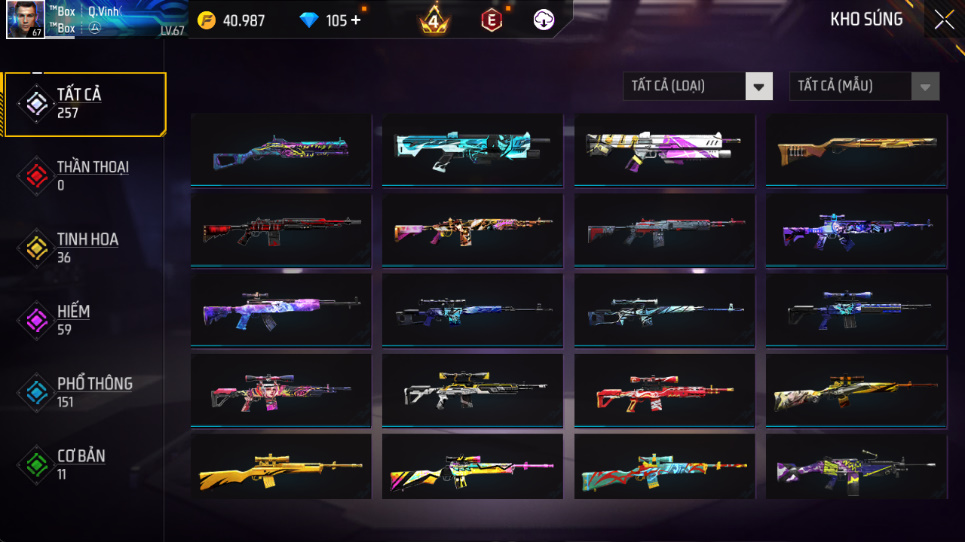Click the cloud download icon
965x542 pixels.
[543, 20]
